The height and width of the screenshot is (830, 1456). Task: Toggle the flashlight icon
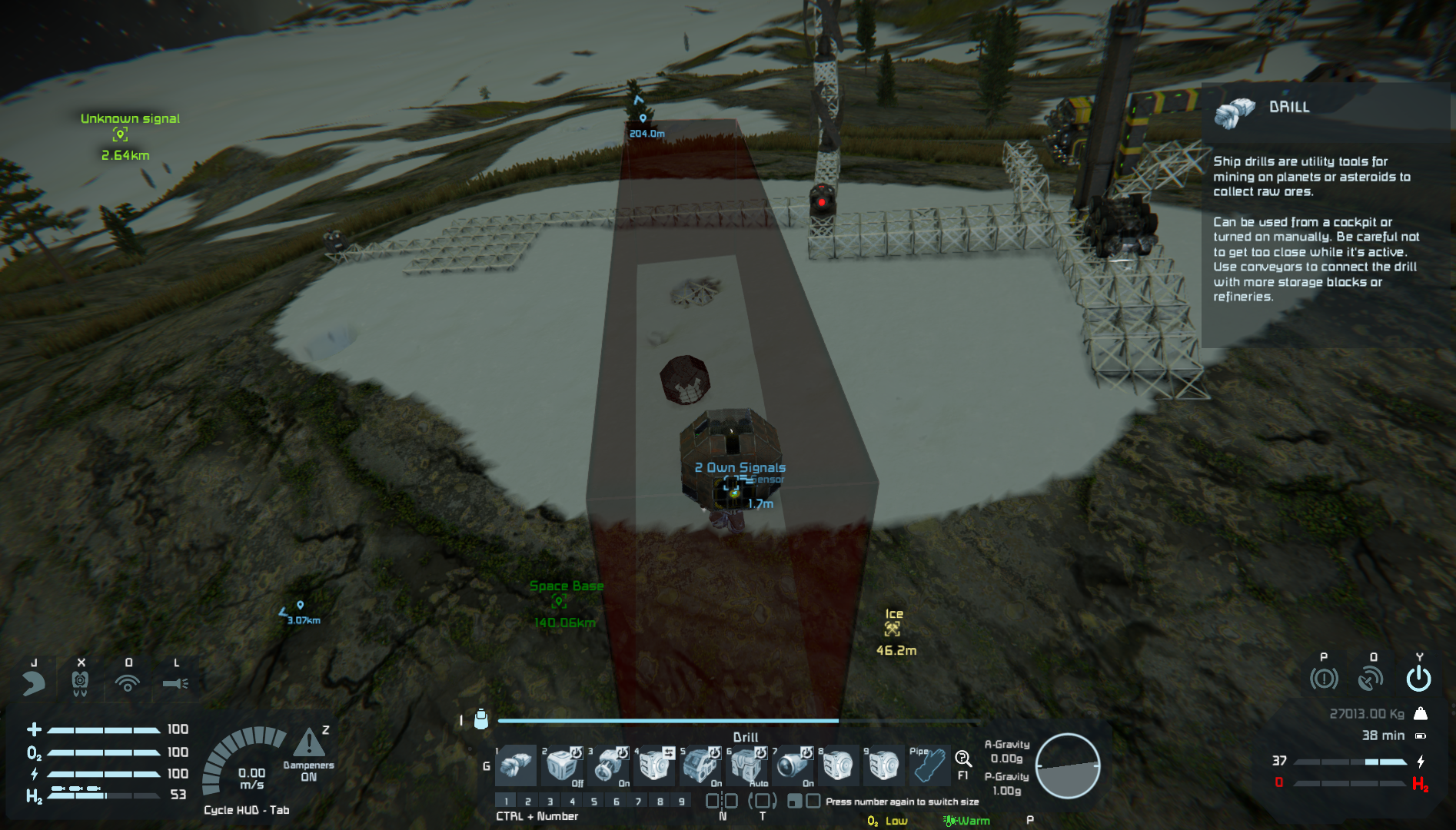point(175,682)
